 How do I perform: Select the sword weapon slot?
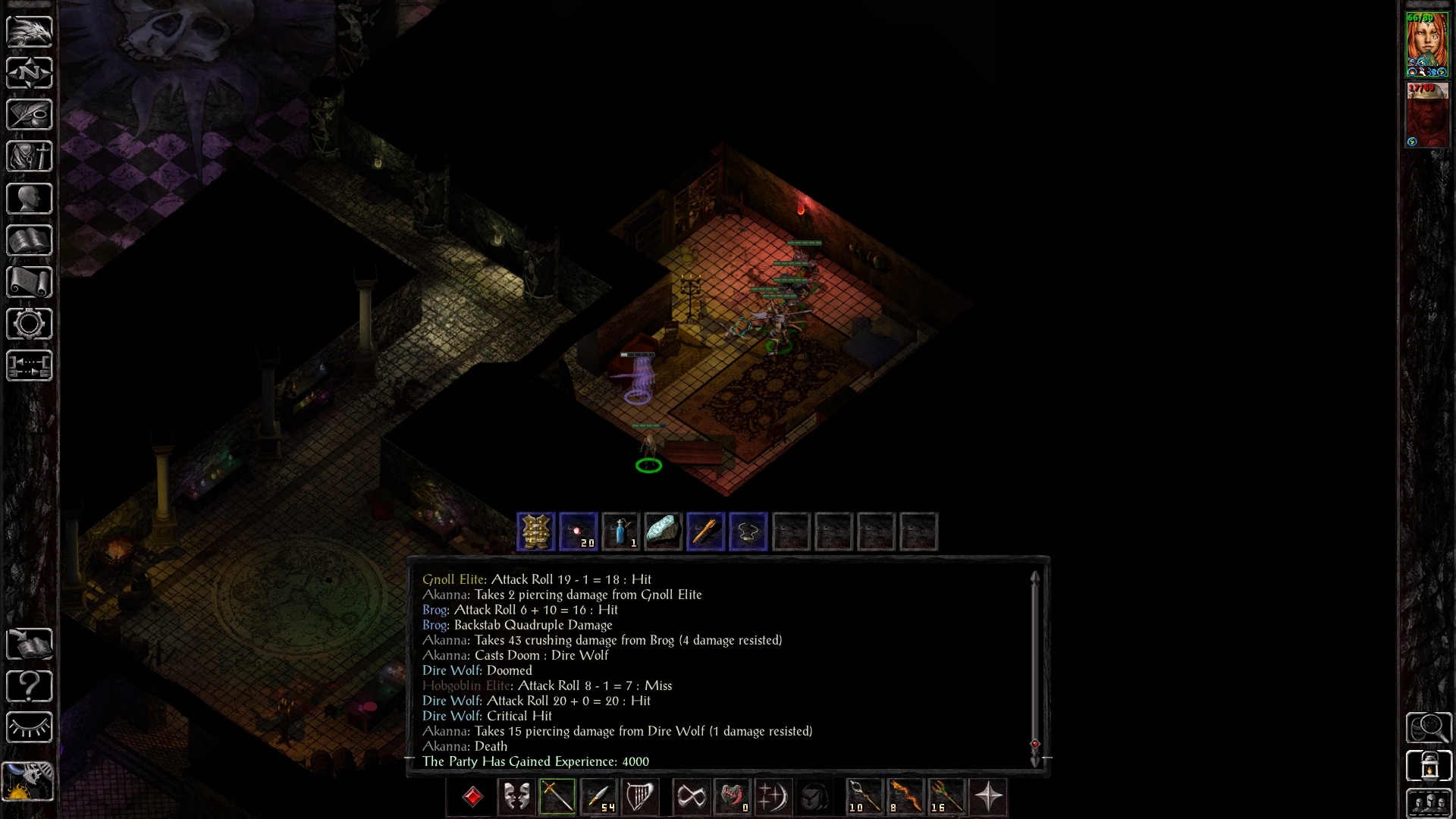coord(557,797)
